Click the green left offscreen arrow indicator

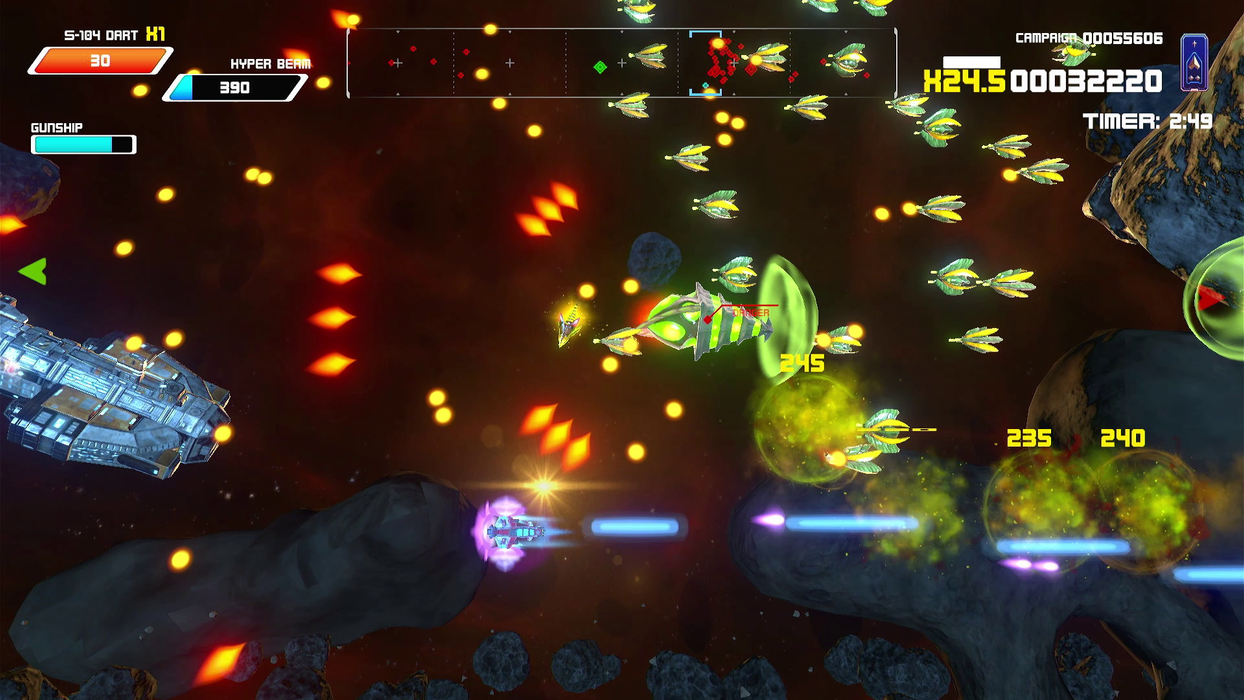point(33,271)
